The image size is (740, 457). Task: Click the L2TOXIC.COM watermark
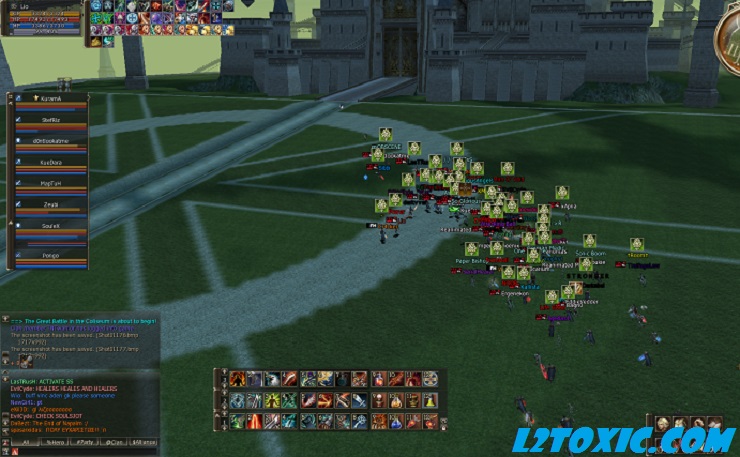623,440
